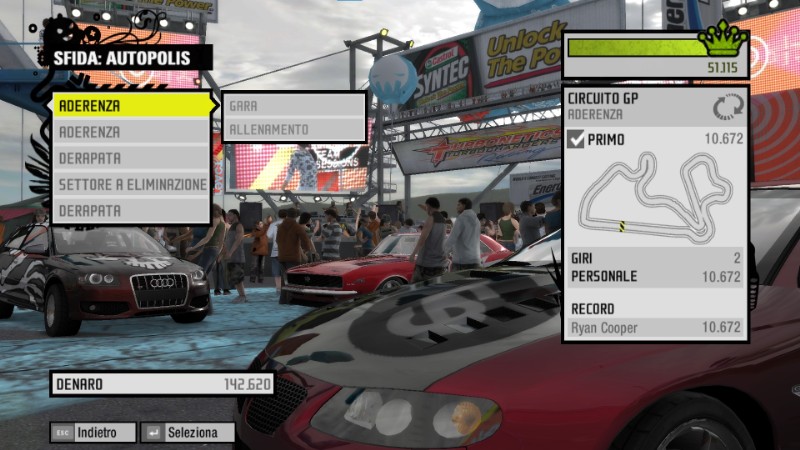Start the Gara mode
This screenshot has height=450, width=800.
tap(294, 104)
